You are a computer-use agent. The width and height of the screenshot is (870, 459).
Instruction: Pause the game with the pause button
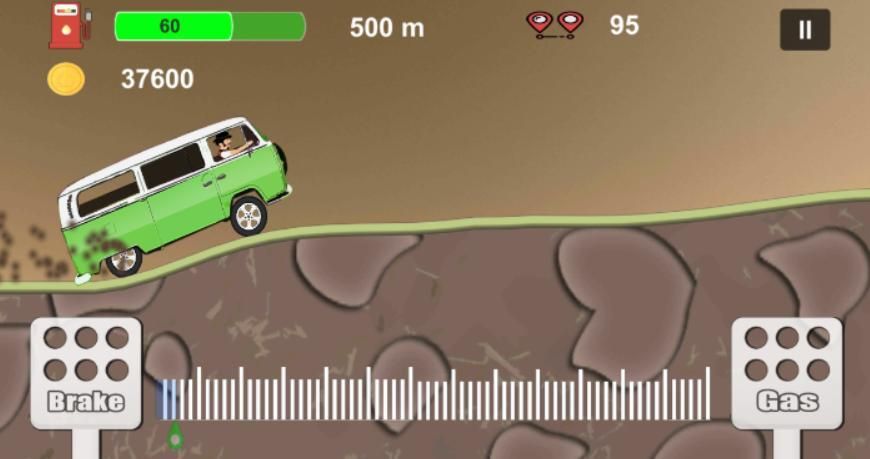(805, 30)
